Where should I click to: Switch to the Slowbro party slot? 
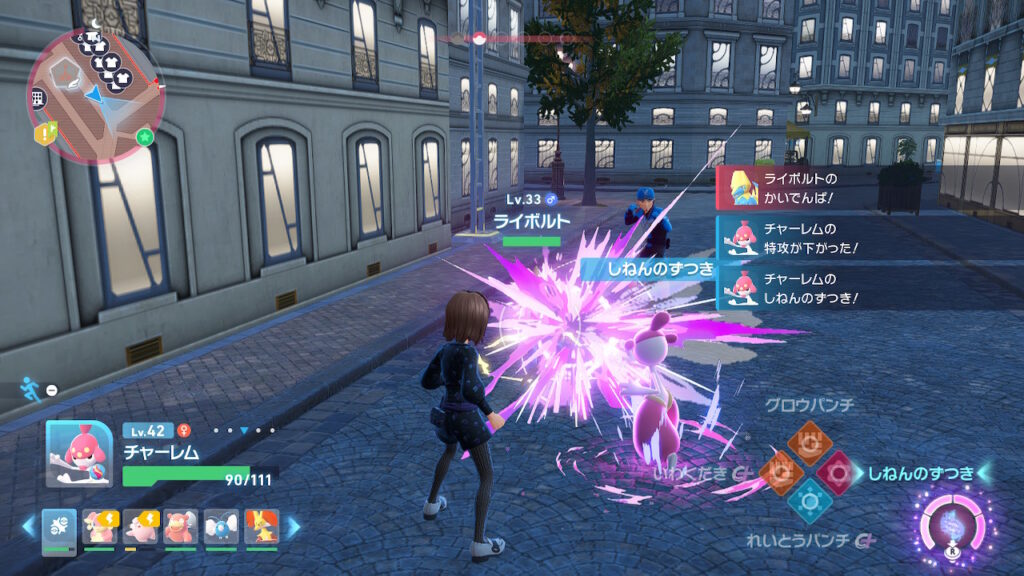[179, 527]
